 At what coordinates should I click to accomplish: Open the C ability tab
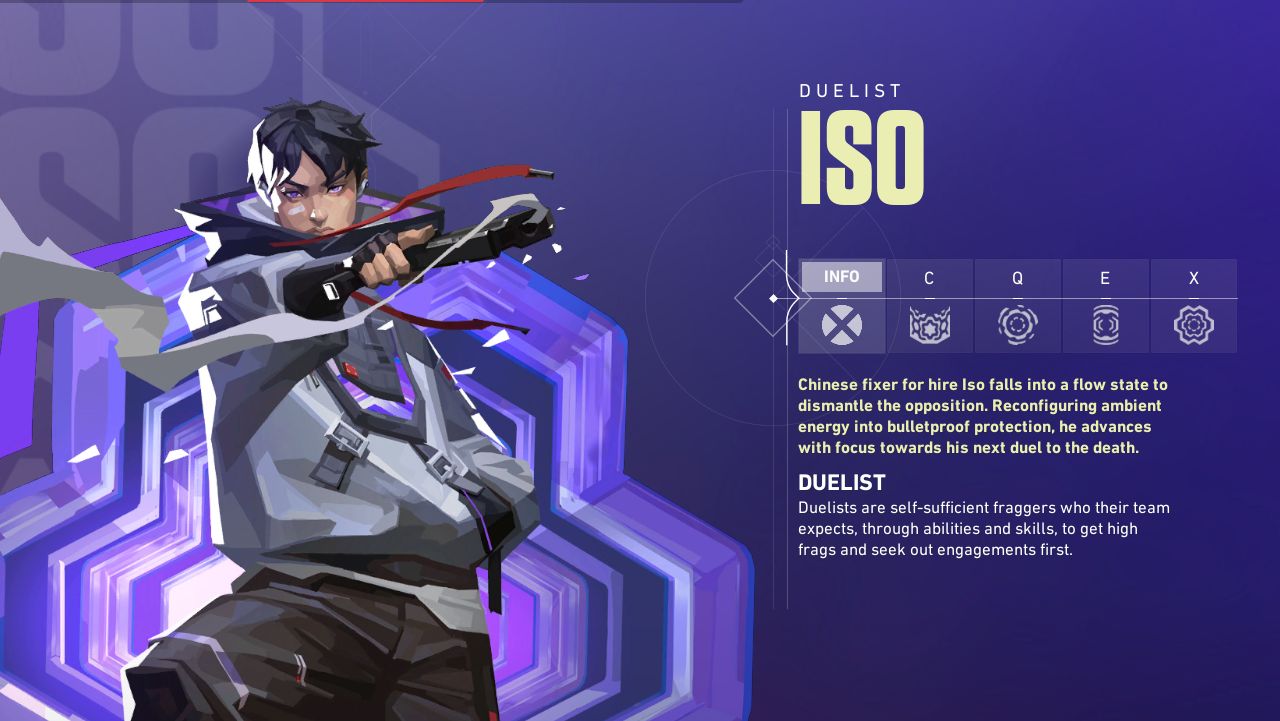click(929, 306)
